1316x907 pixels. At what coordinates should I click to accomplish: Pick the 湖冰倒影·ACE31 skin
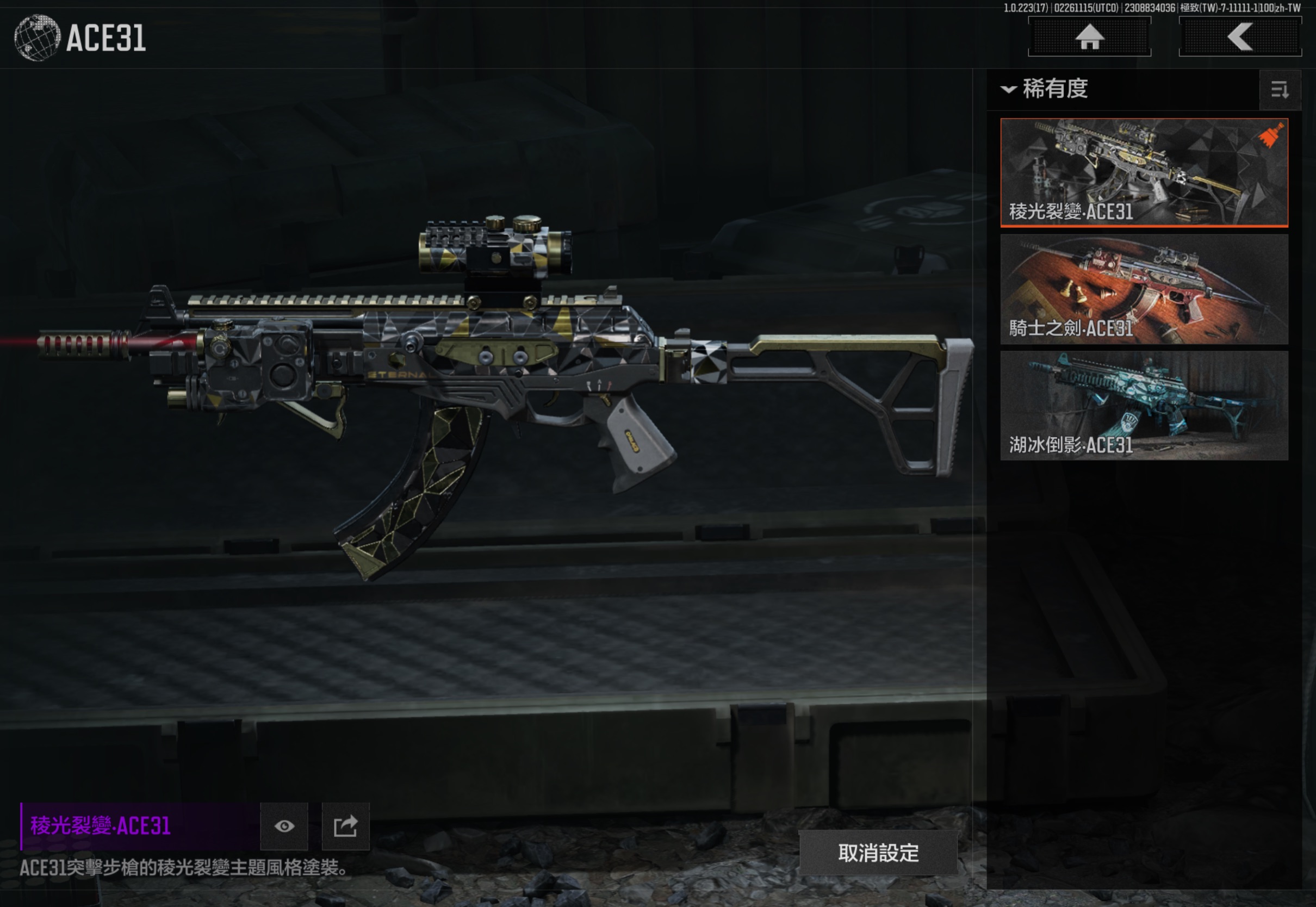tap(1144, 405)
